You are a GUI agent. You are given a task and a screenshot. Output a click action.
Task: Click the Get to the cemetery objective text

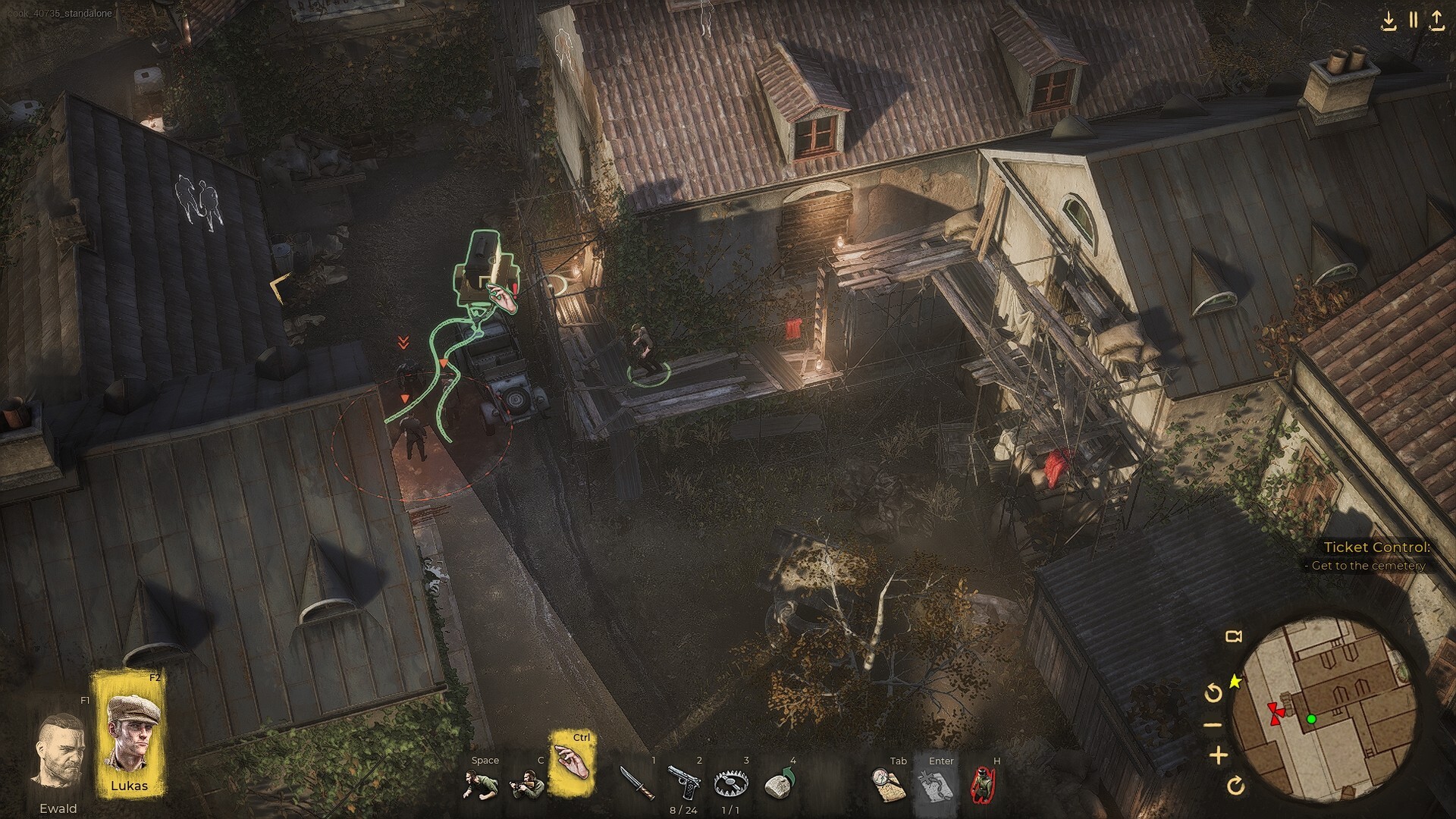coord(1365,566)
